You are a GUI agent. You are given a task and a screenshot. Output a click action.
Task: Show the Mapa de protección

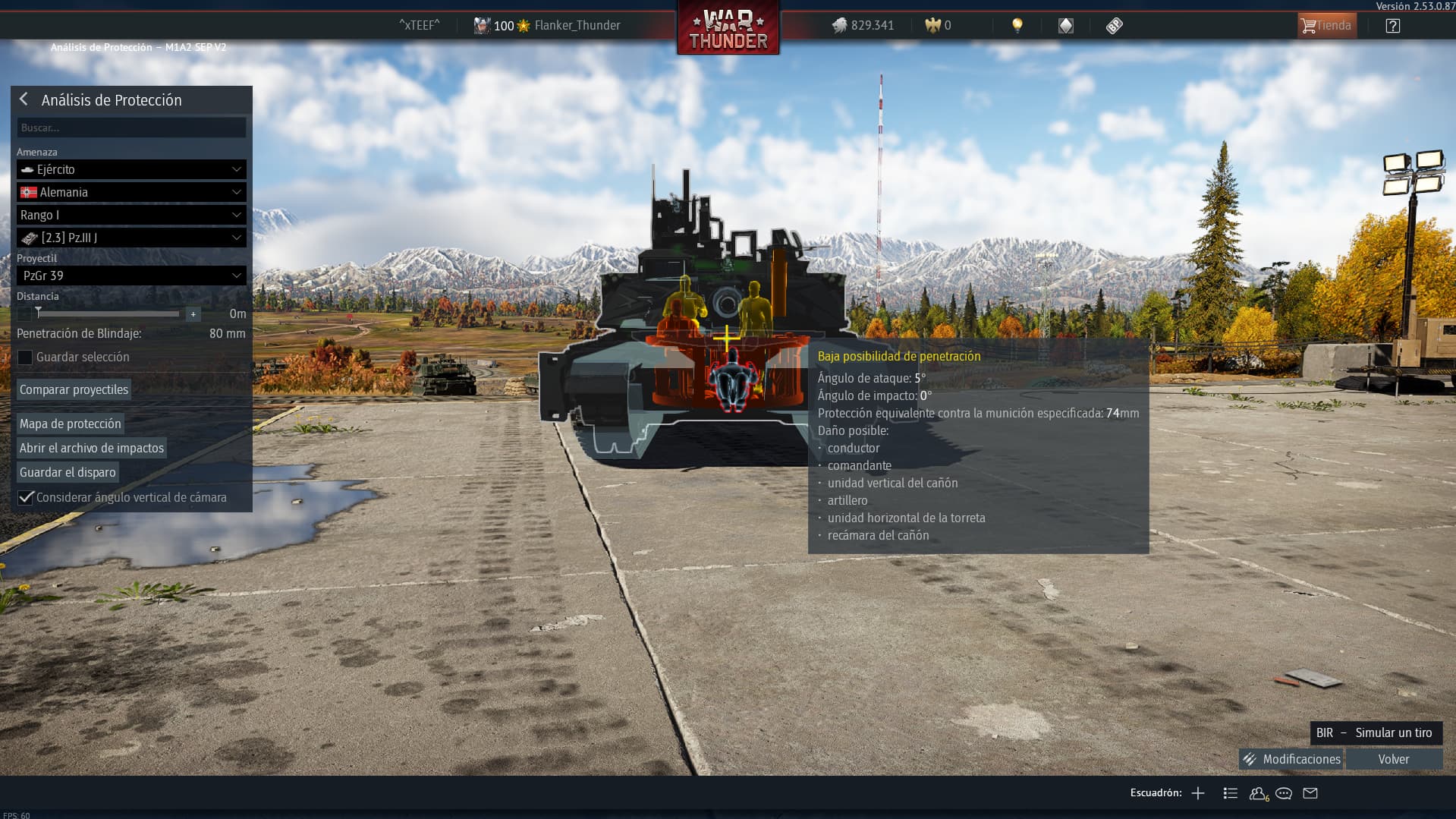pyautogui.click(x=70, y=424)
